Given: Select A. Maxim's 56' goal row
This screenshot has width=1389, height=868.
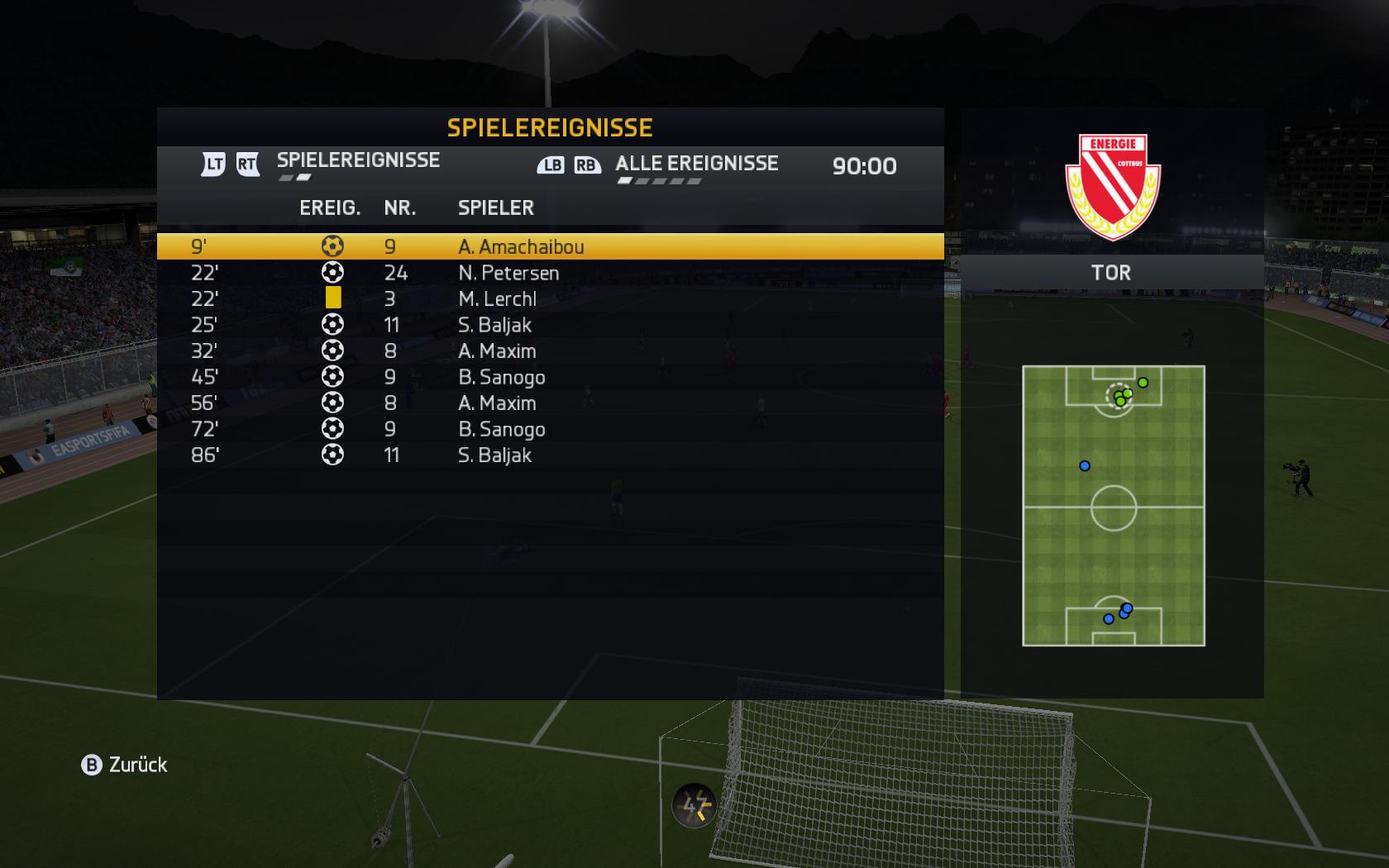Looking at the screenshot, I should pos(550,403).
